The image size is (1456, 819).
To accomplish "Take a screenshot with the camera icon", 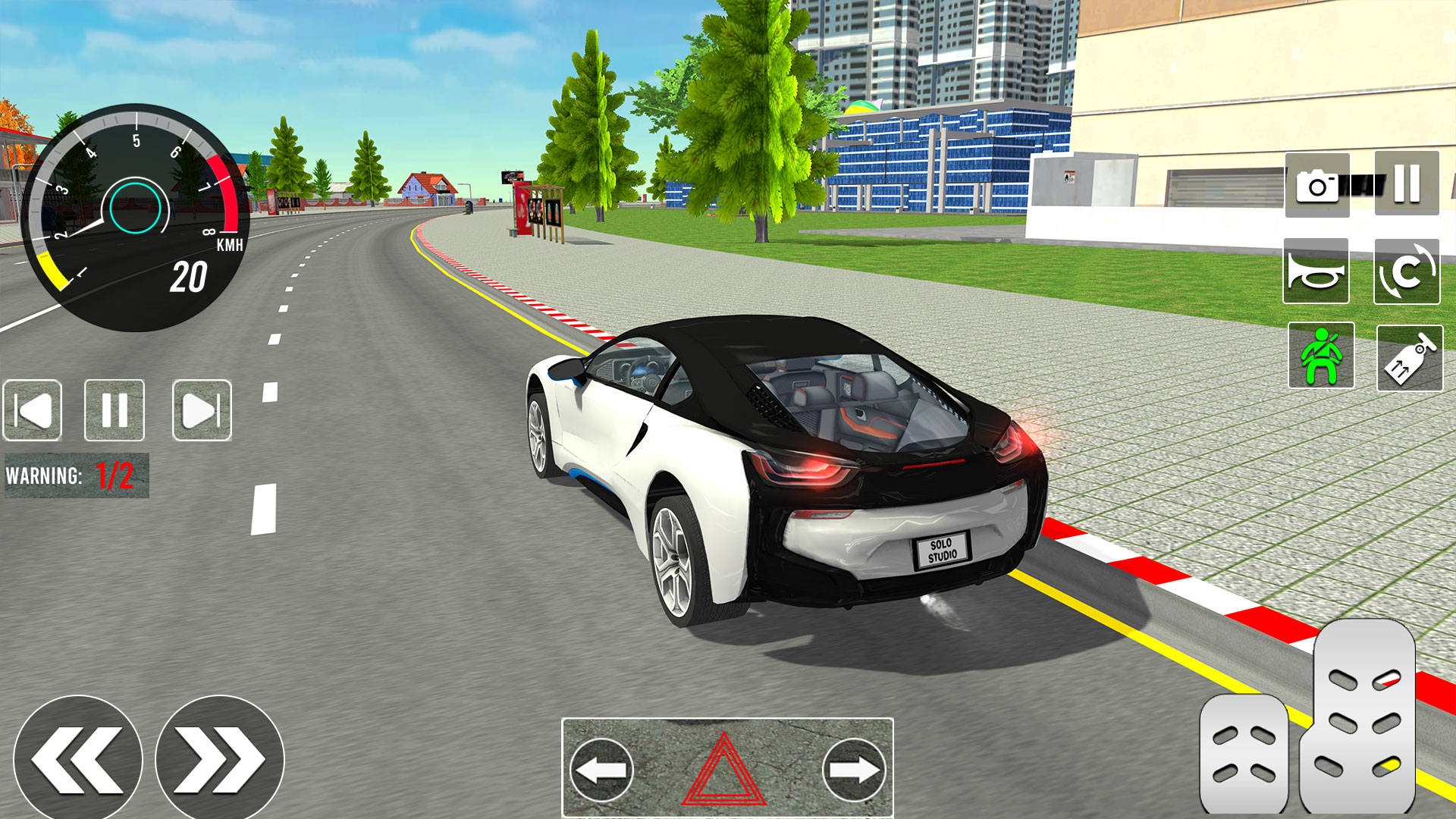I will [1318, 184].
